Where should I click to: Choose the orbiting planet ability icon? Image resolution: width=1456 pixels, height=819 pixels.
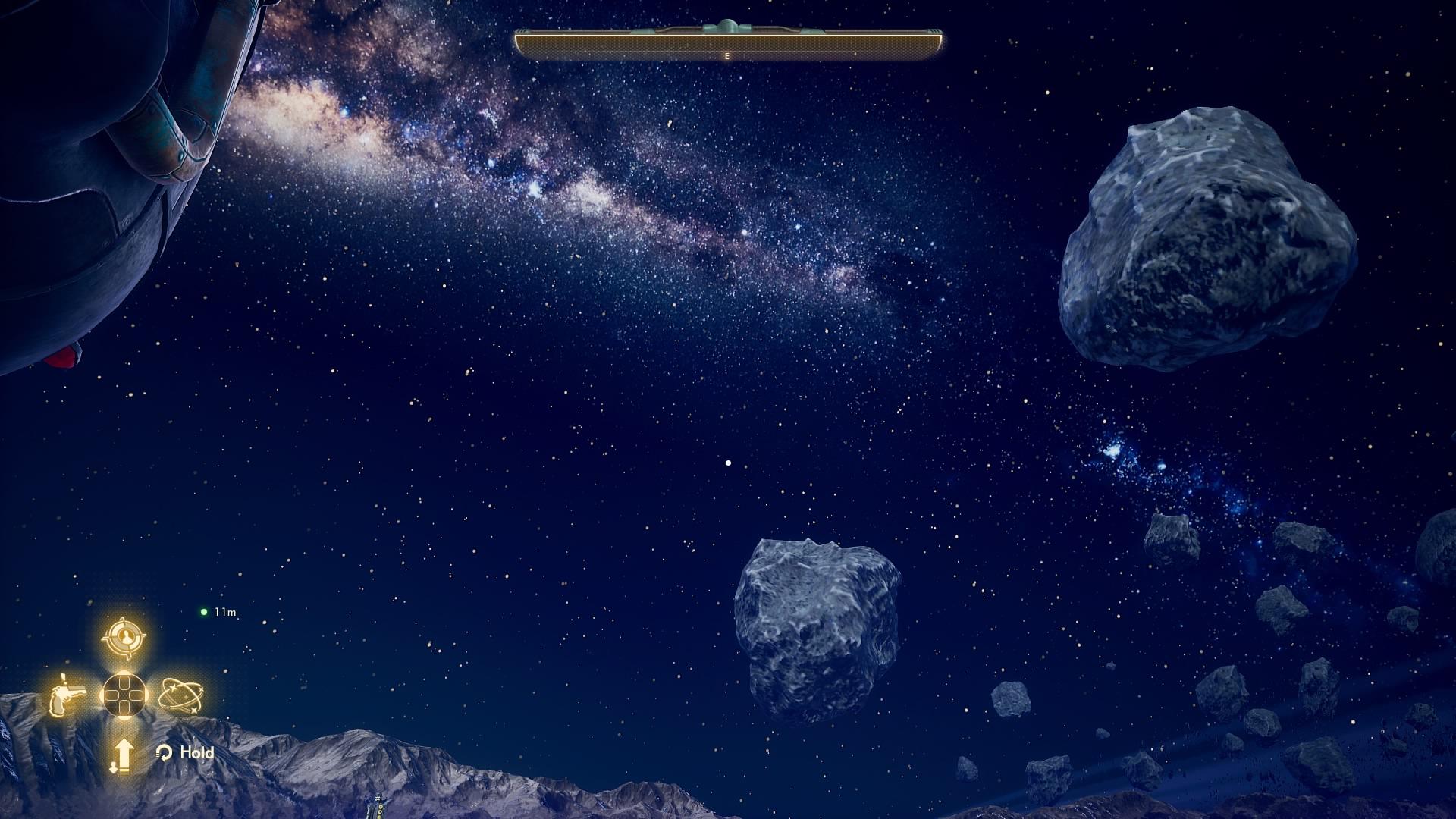(181, 695)
